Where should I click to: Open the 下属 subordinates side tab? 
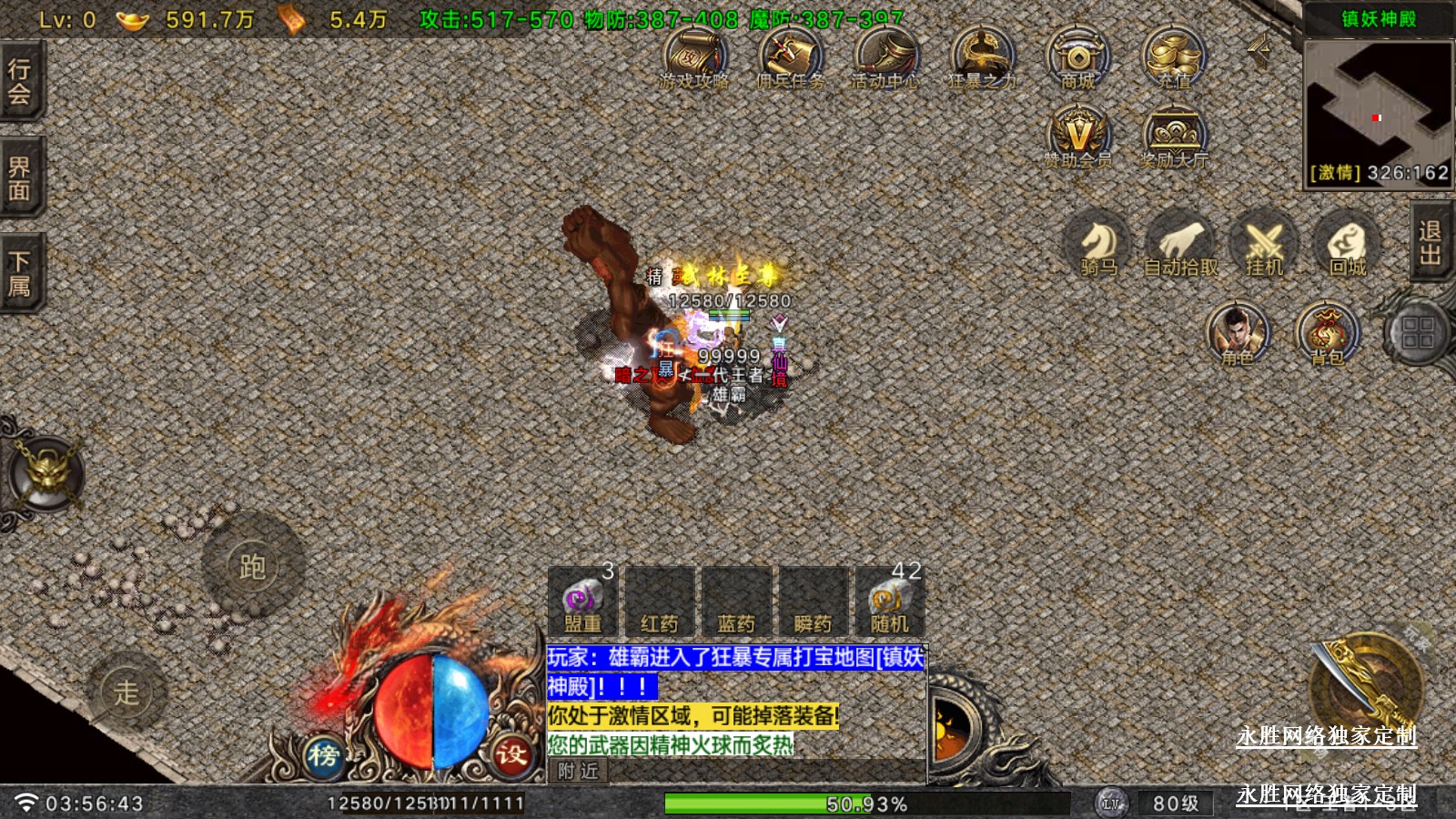click(x=20, y=274)
